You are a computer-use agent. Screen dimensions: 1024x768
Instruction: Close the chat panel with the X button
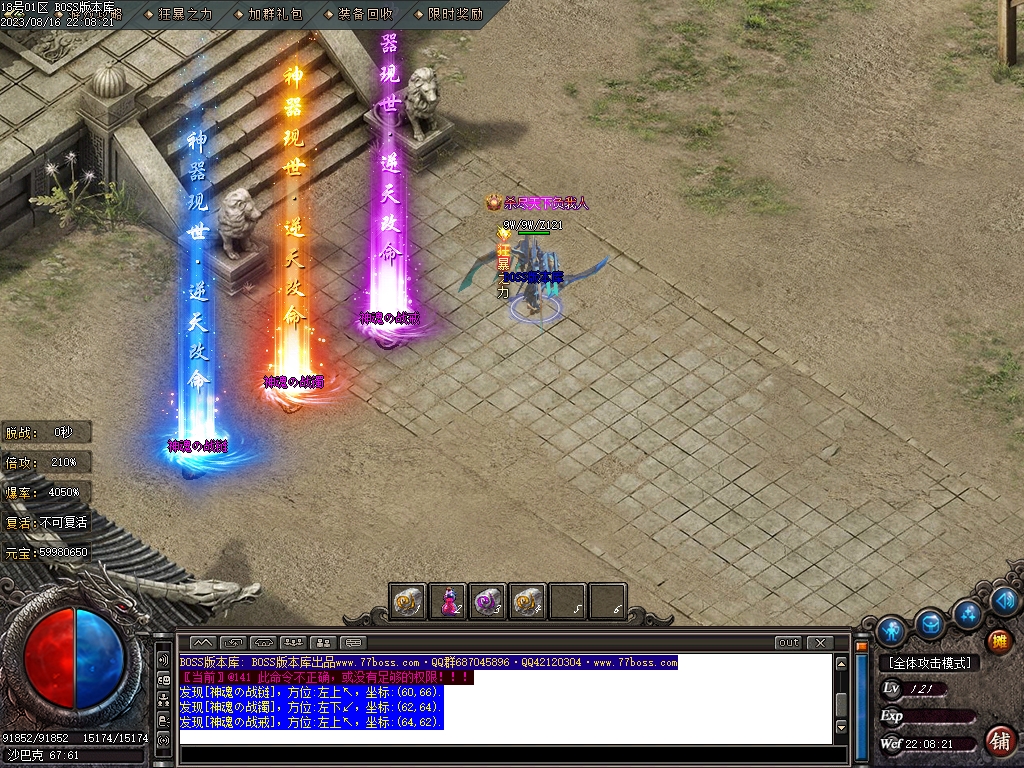point(820,642)
